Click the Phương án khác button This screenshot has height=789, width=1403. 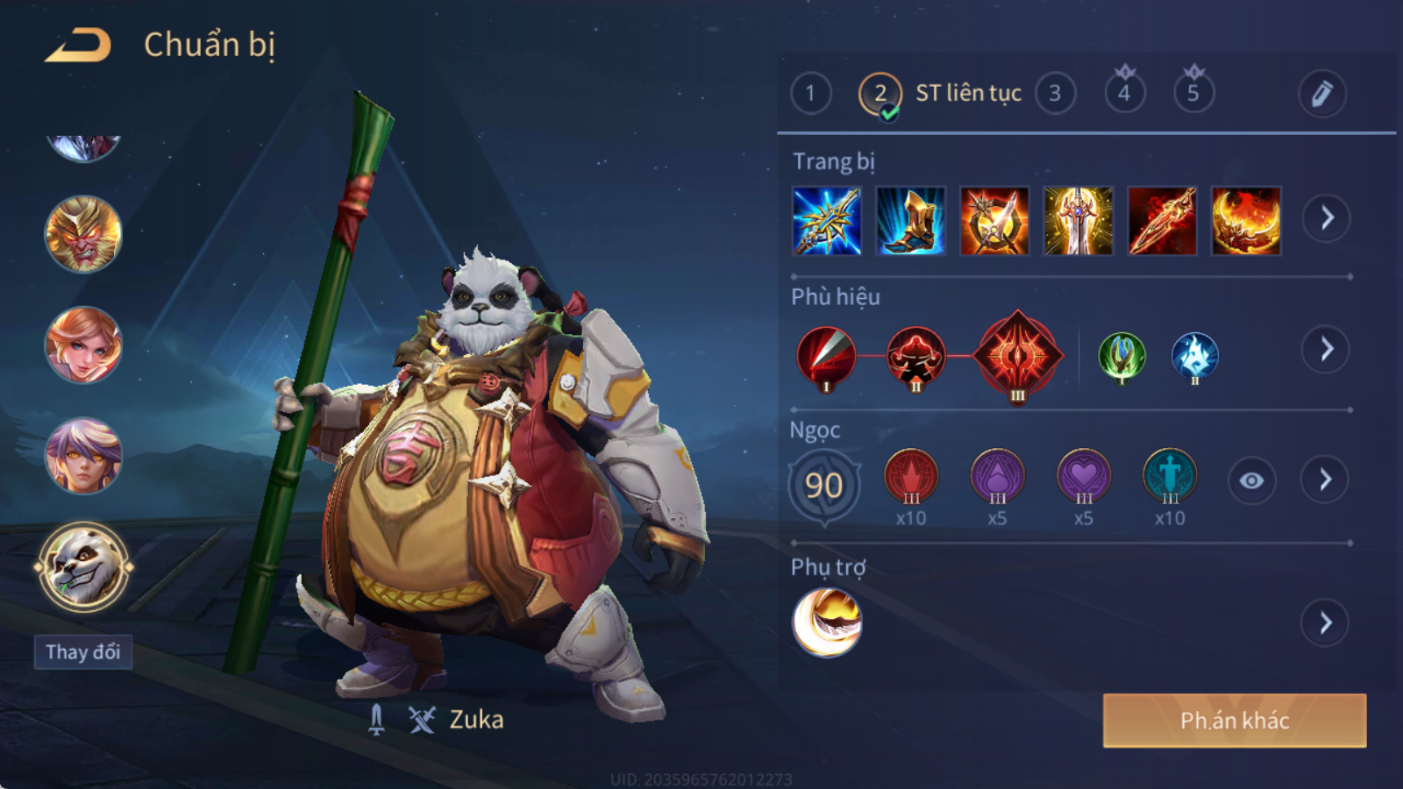(x=1234, y=721)
